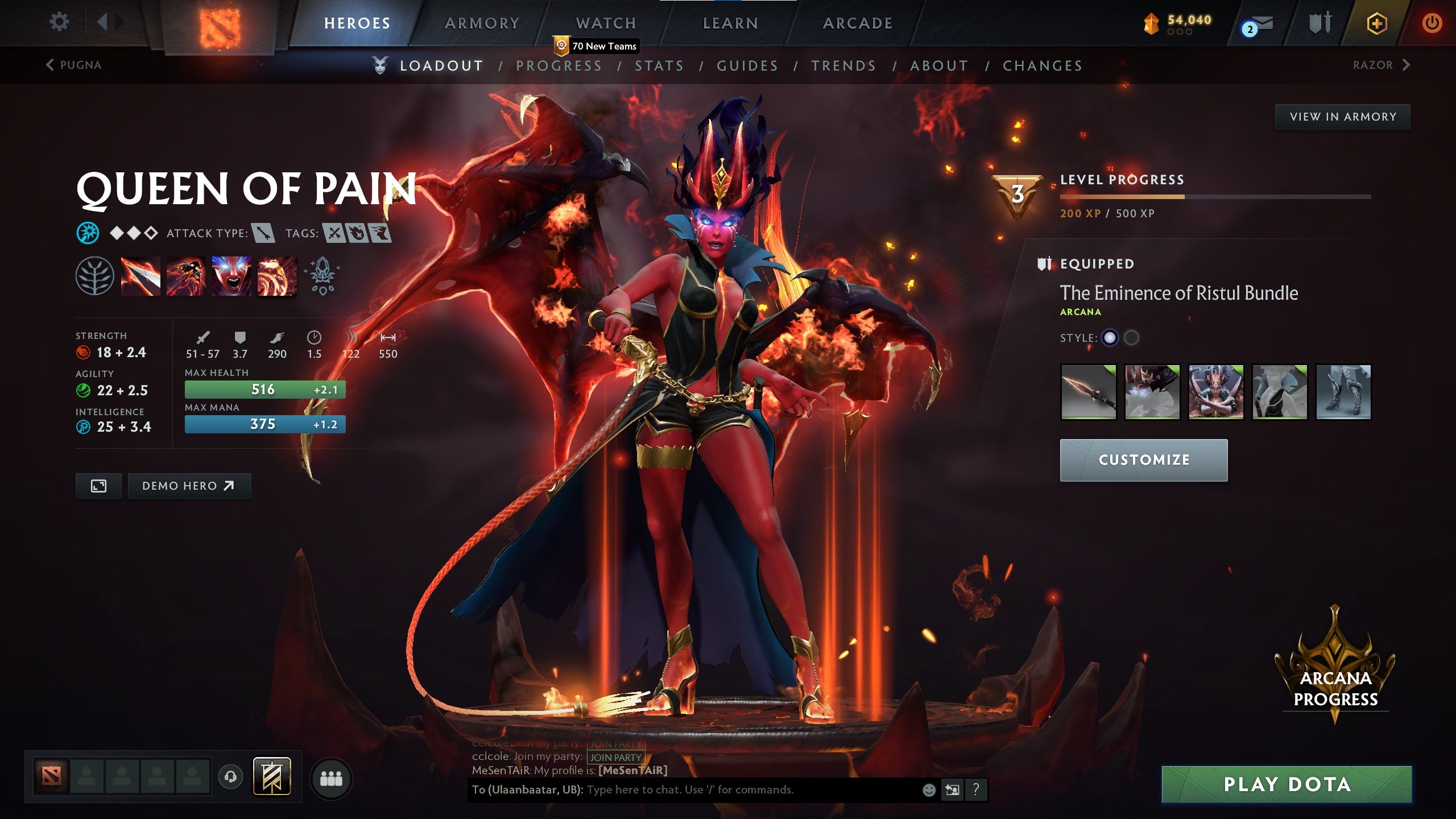Image resolution: width=1456 pixels, height=819 pixels.
Task: Go to the Learn tab
Action: pyautogui.click(x=730, y=23)
